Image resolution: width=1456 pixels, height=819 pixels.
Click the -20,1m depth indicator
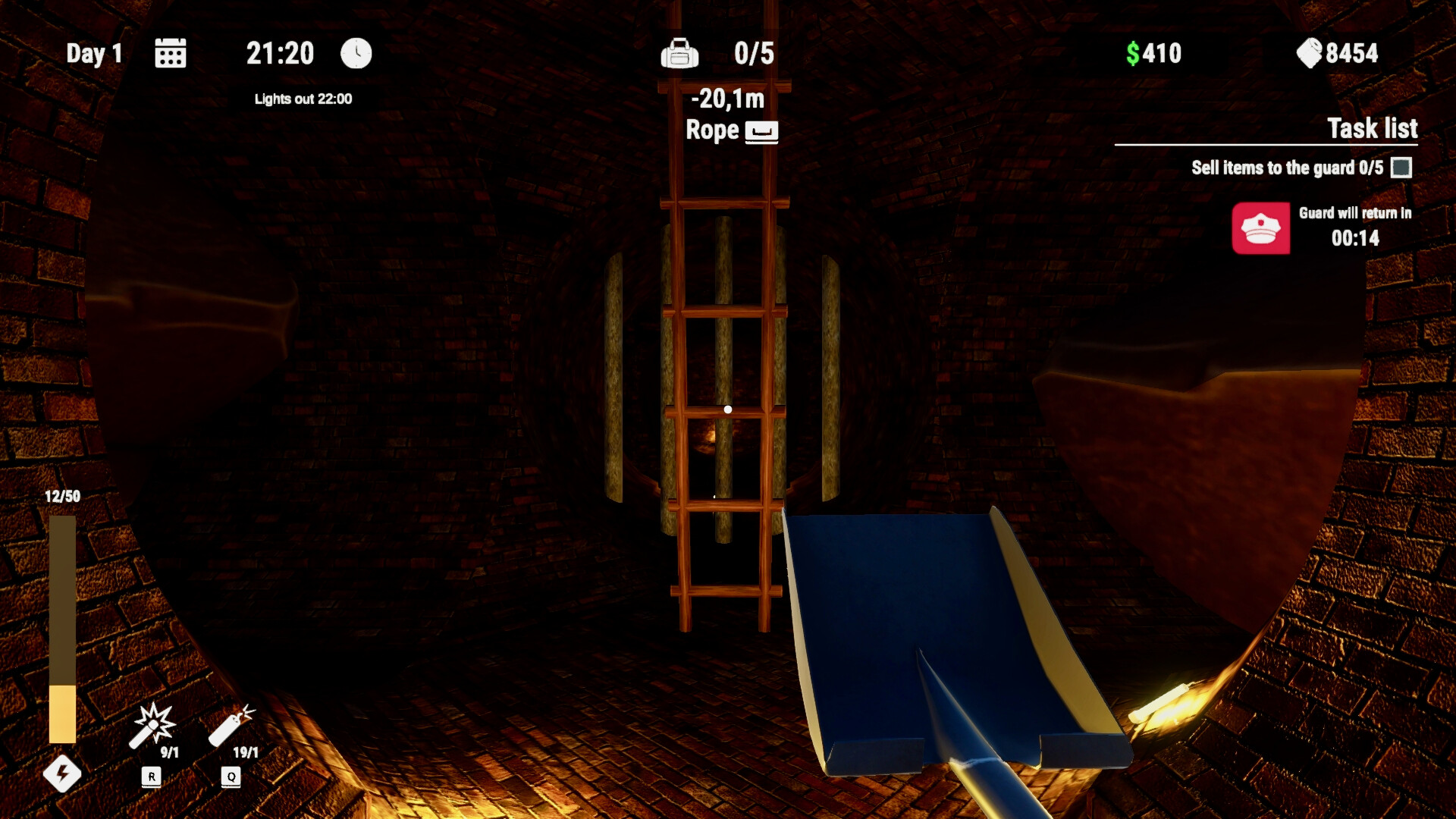click(x=727, y=98)
